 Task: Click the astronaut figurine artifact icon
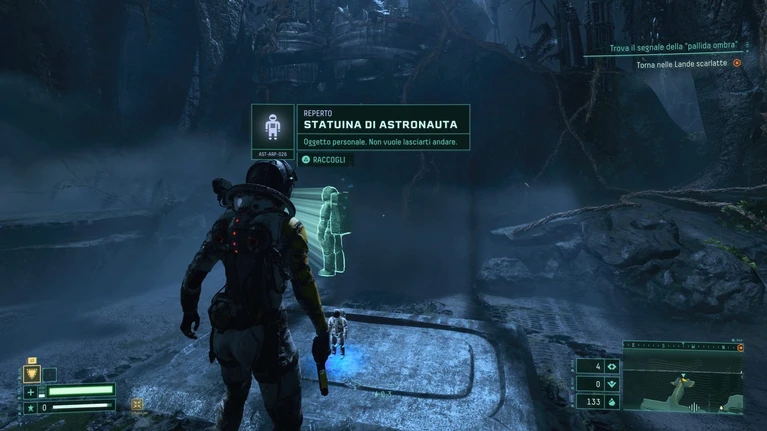coord(272,127)
